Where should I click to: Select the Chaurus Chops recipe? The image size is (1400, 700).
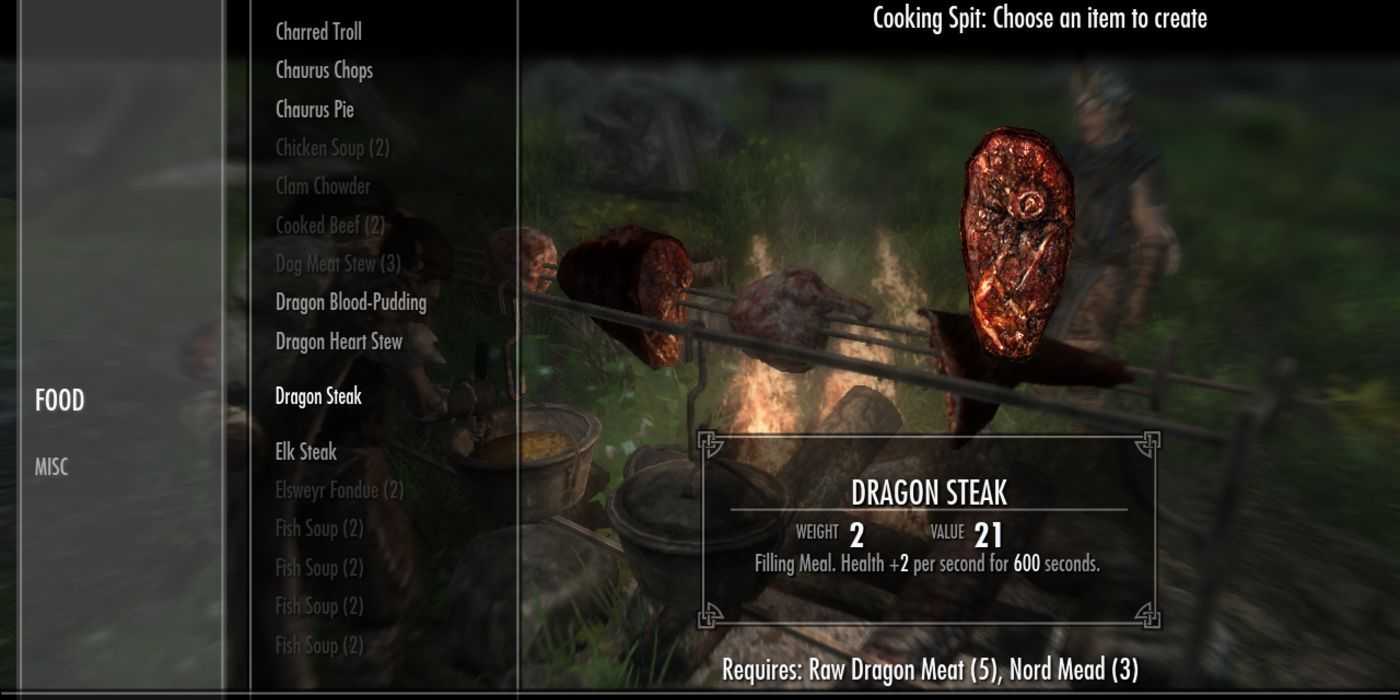click(x=324, y=70)
